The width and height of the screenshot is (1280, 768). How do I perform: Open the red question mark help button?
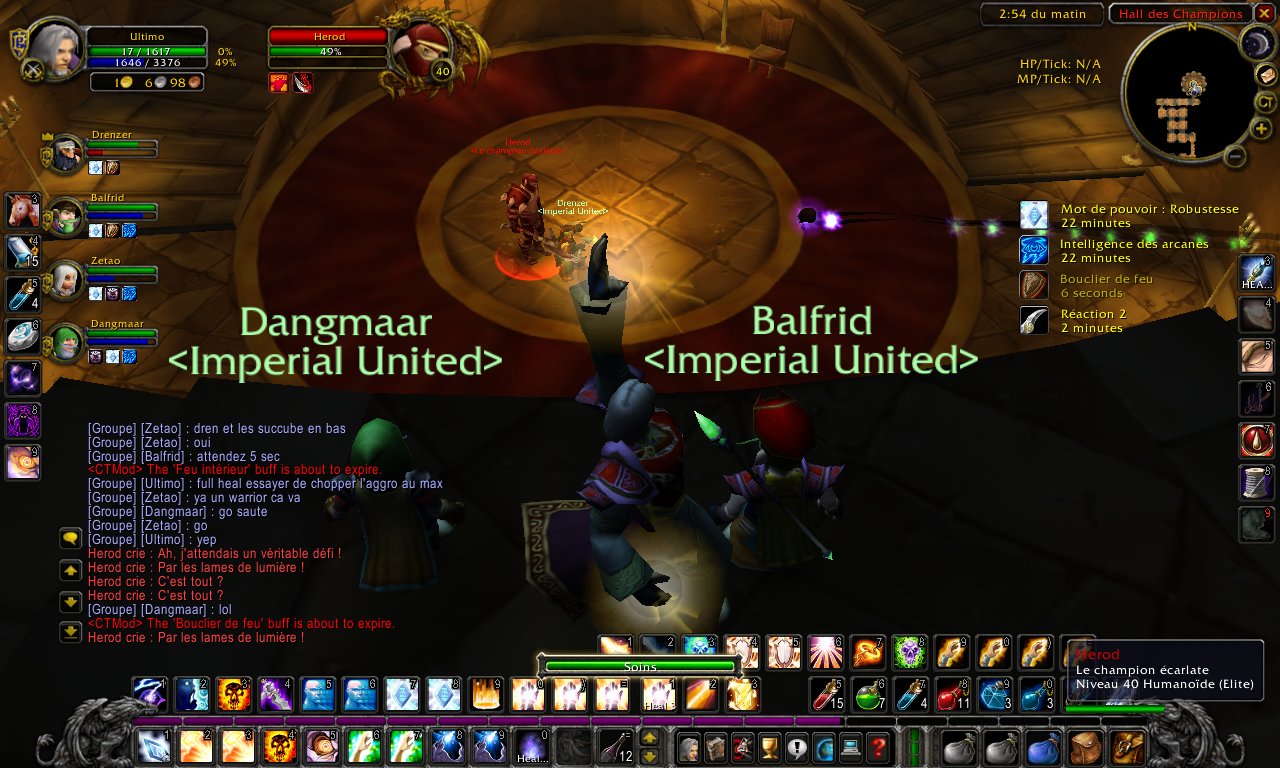click(x=877, y=745)
